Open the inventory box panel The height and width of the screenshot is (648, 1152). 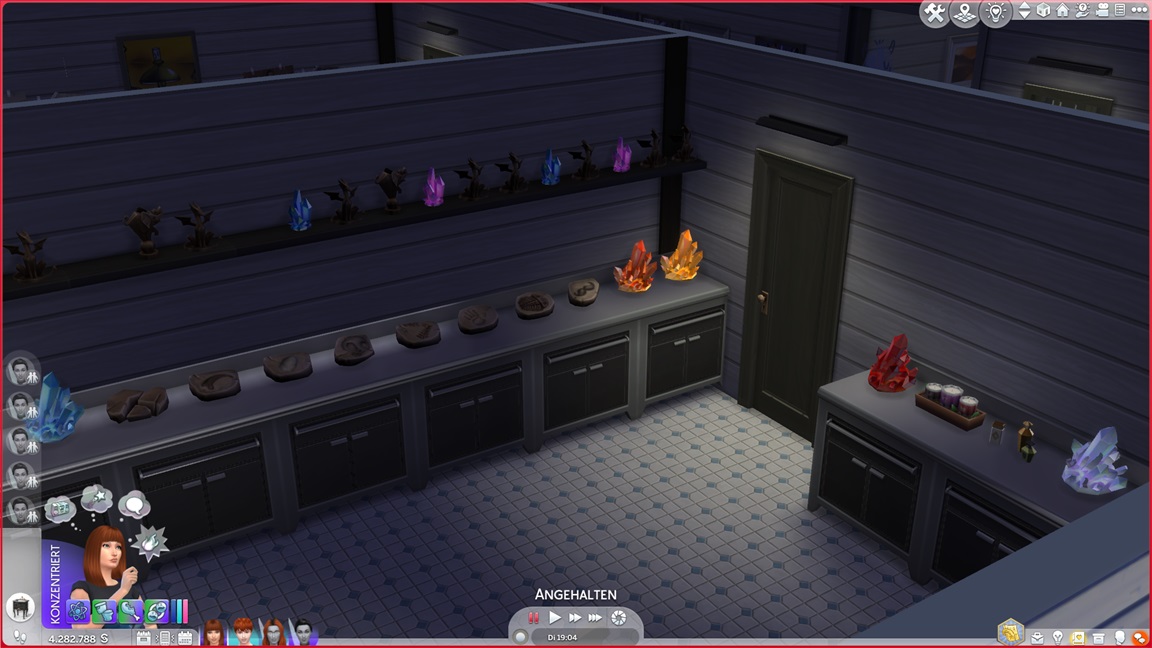[1100, 638]
